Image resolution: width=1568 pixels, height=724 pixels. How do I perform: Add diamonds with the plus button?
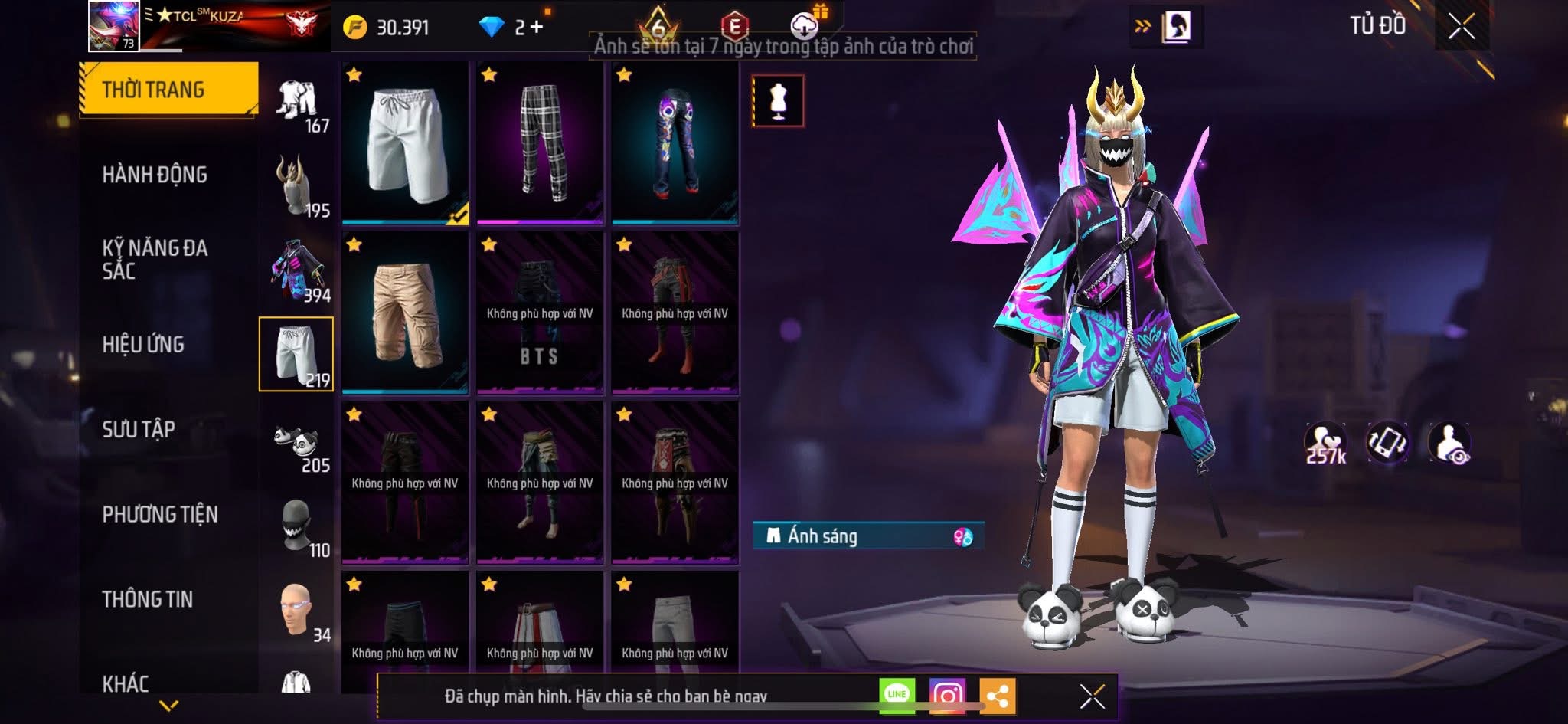537,27
